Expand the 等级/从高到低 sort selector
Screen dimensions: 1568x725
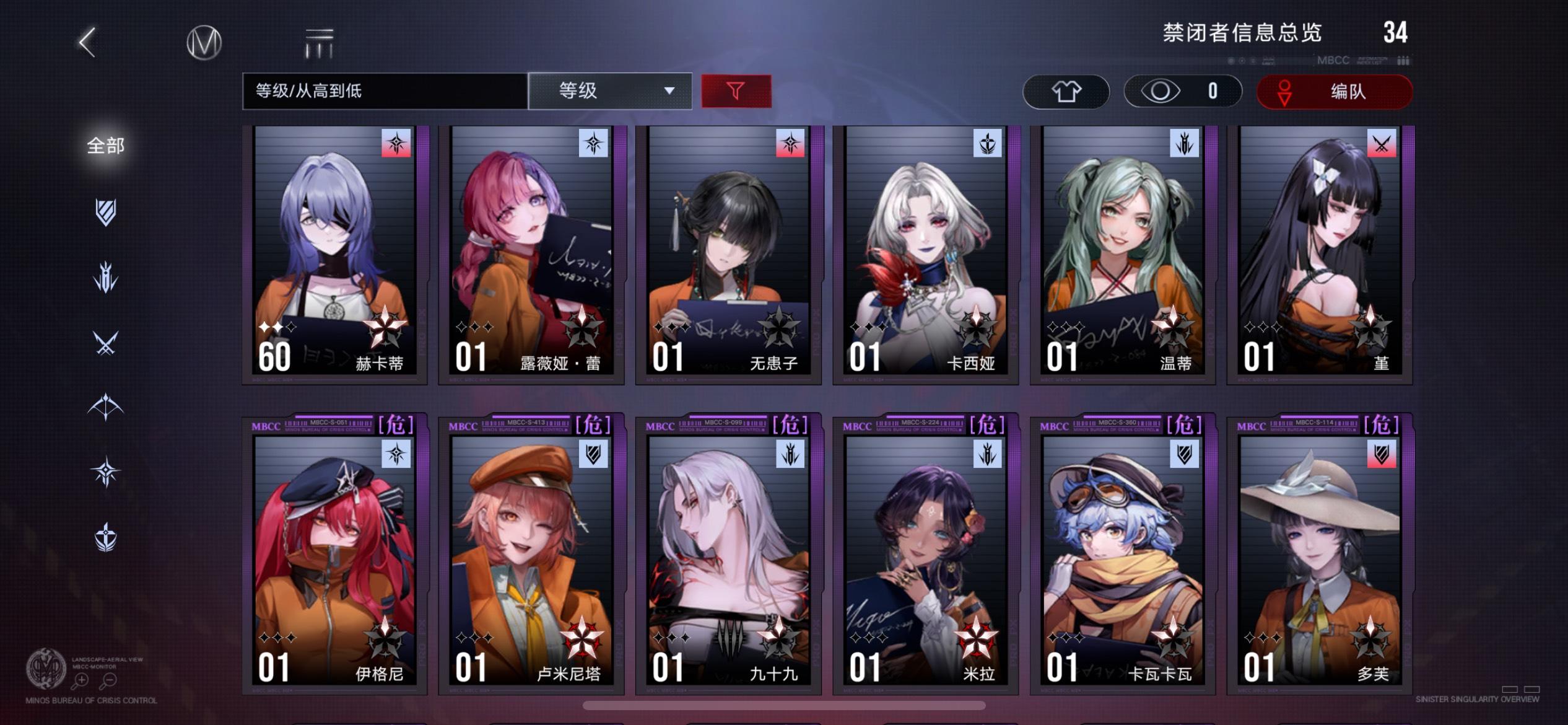click(384, 91)
